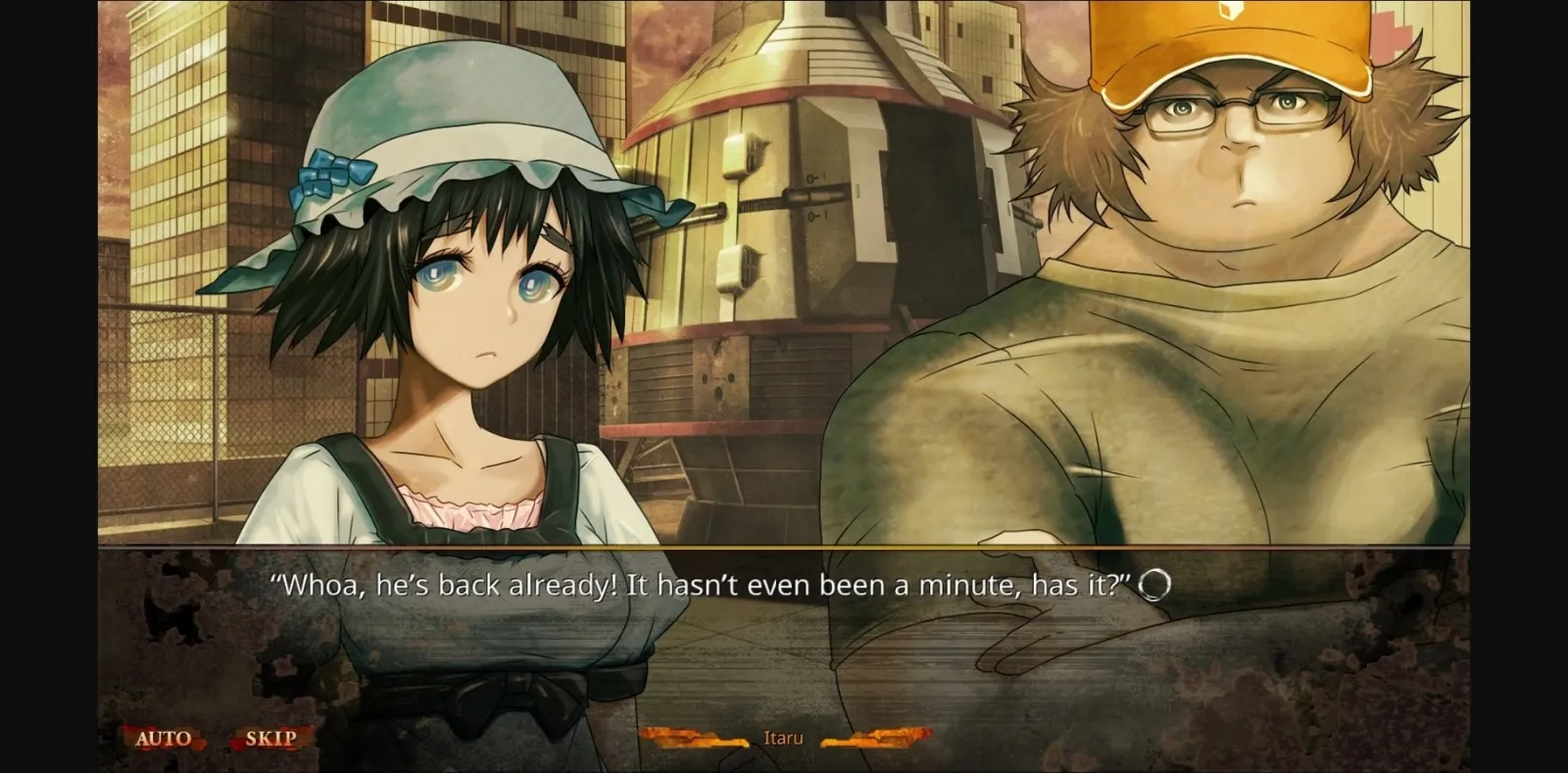Click the next-line circle indicator
This screenshot has height=773, width=1568.
[x=1152, y=585]
